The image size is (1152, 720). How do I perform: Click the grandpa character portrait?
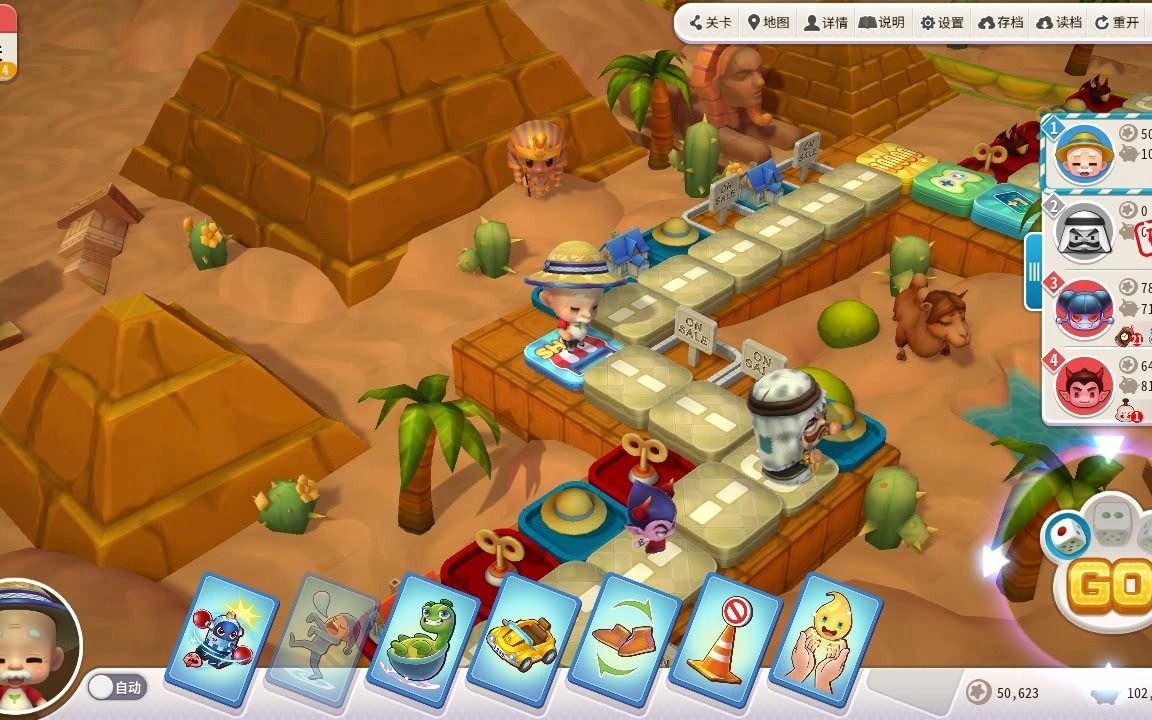click(x=36, y=640)
